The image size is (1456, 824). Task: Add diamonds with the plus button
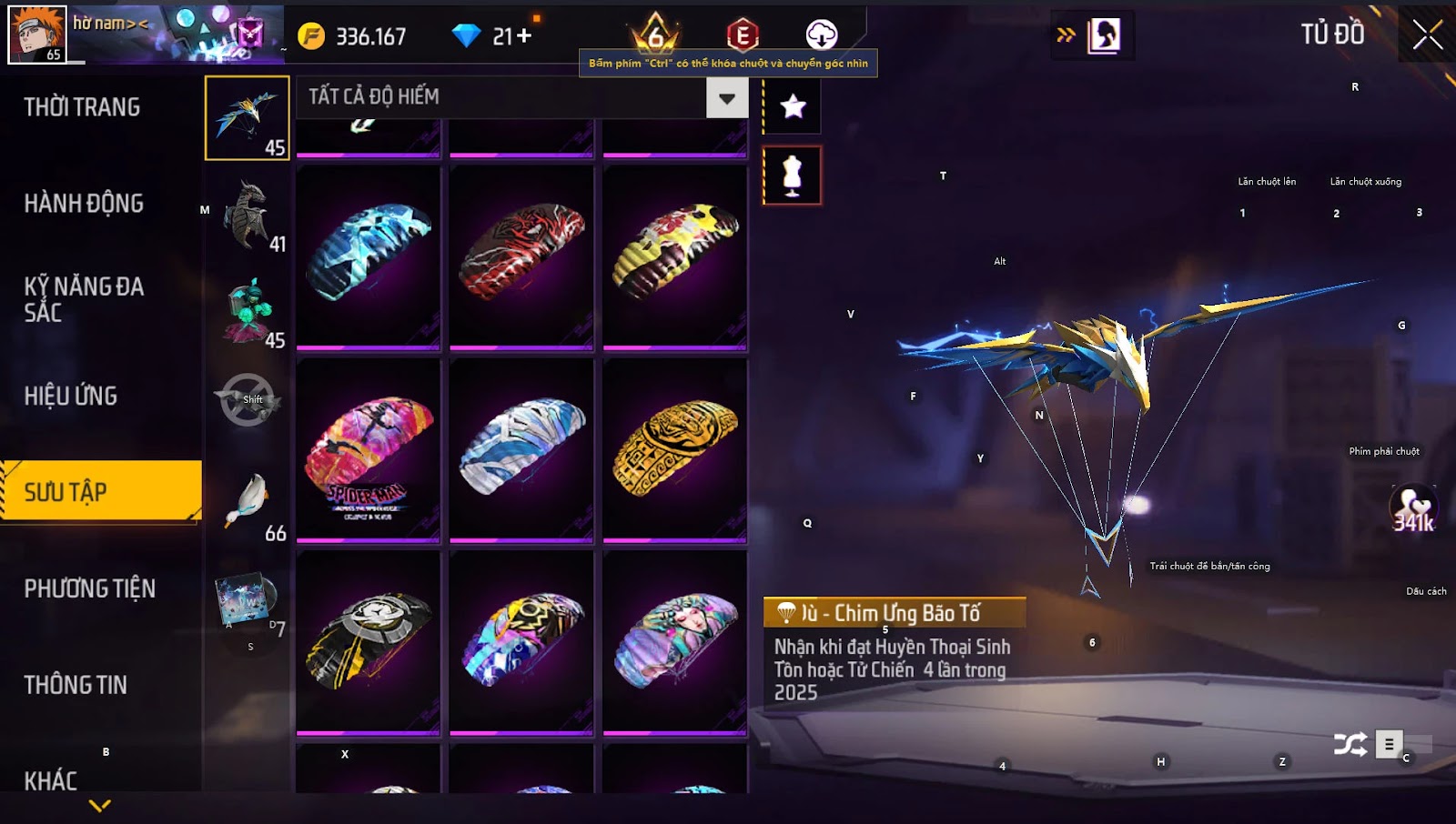click(x=524, y=36)
